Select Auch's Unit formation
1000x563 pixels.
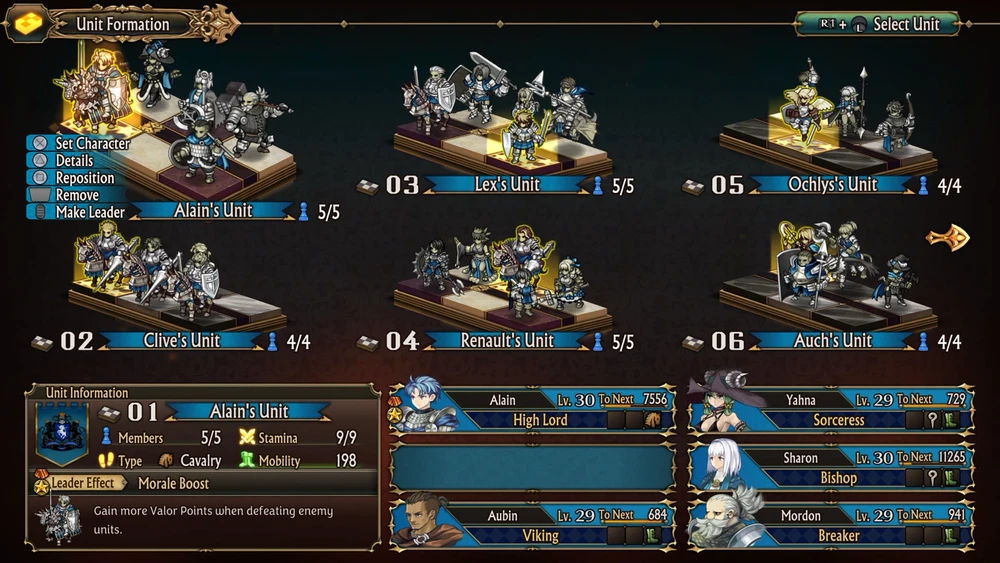click(833, 341)
